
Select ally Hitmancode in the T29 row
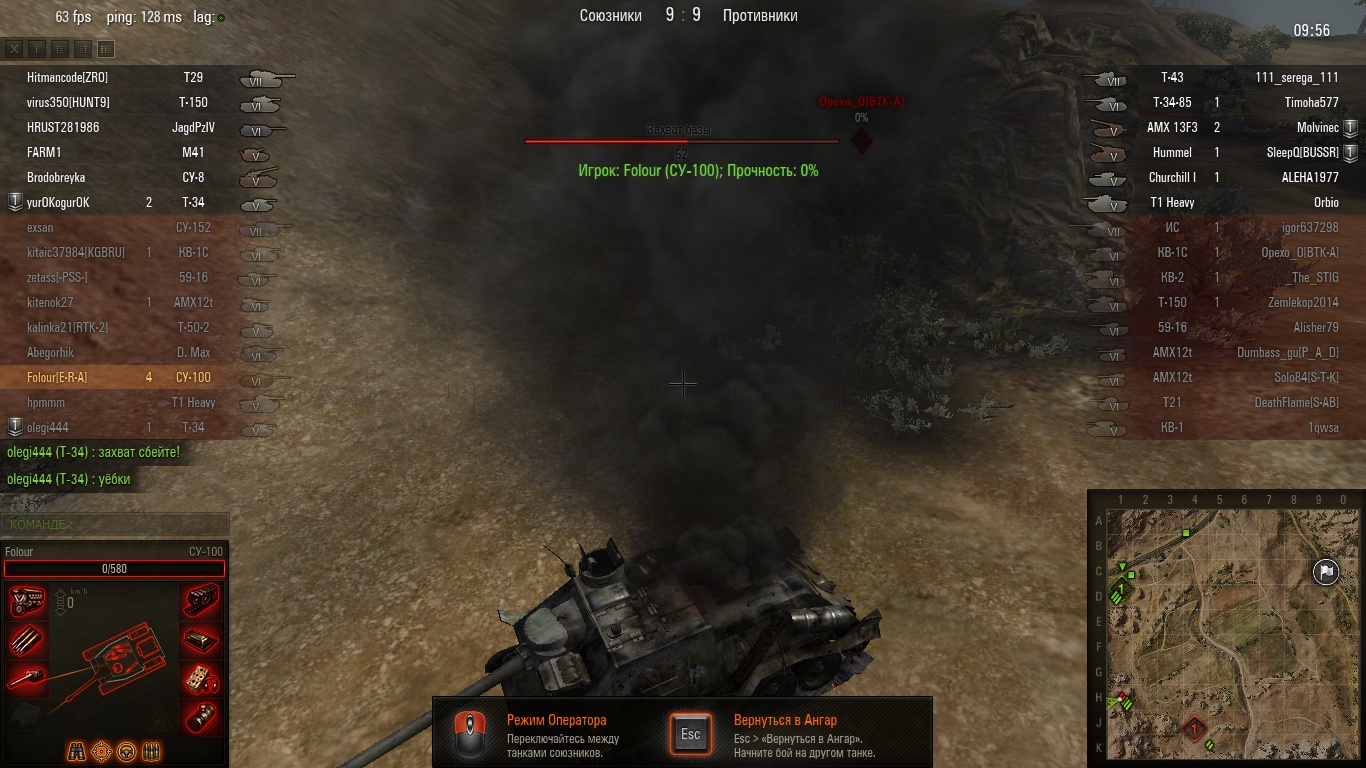click(67, 77)
